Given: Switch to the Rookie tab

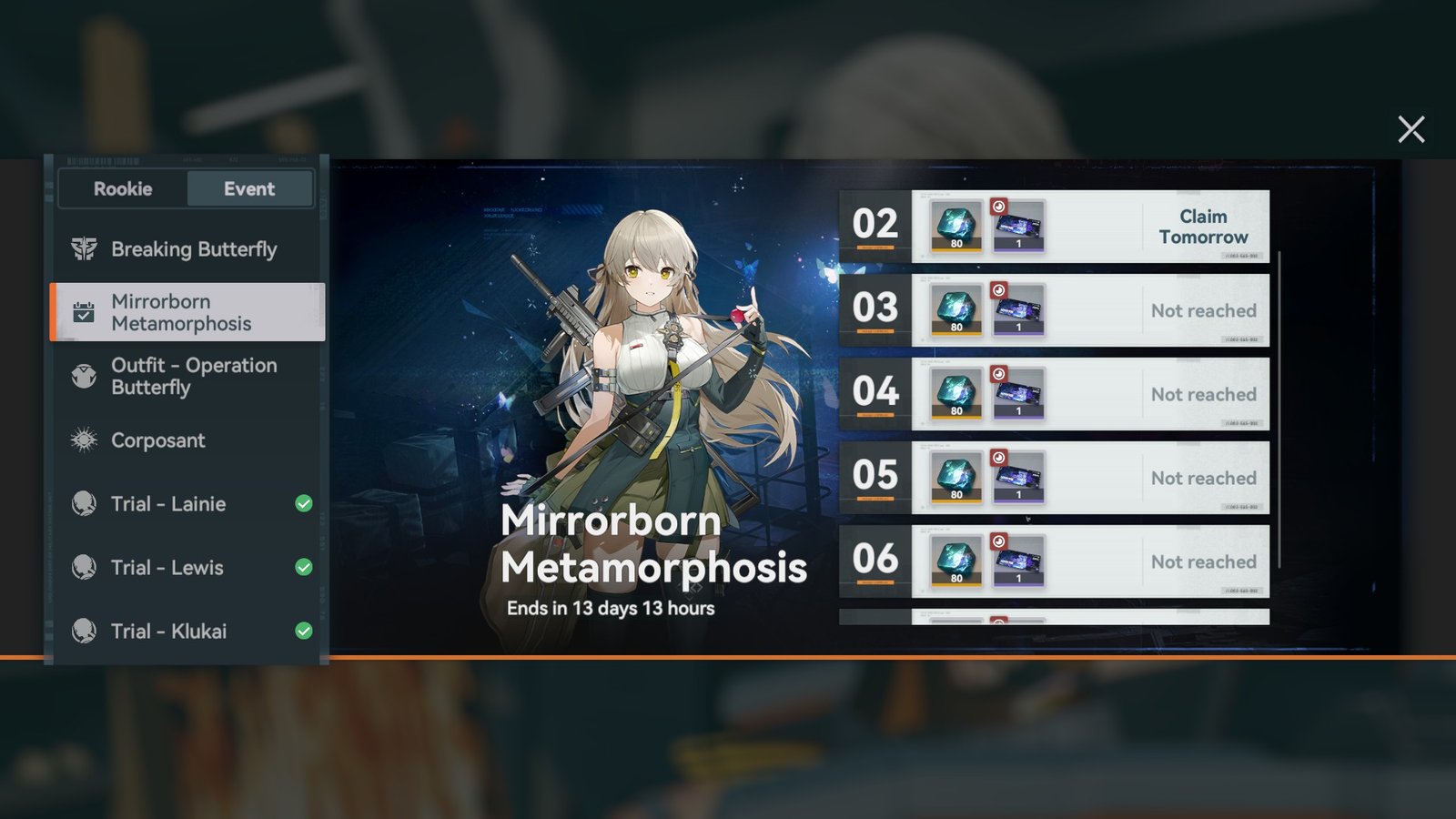Looking at the screenshot, I should click(123, 189).
